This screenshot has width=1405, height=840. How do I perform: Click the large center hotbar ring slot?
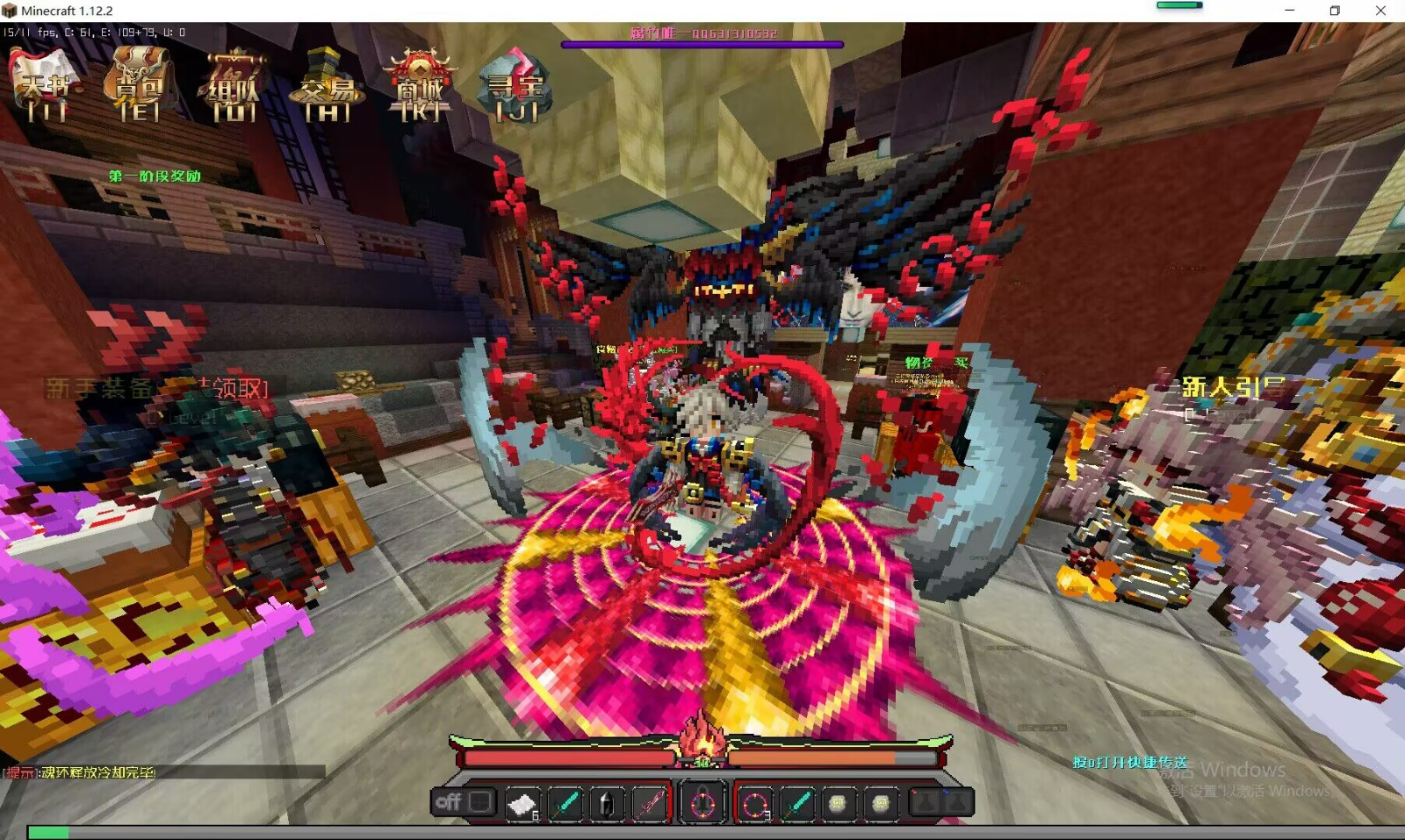tap(702, 803)
